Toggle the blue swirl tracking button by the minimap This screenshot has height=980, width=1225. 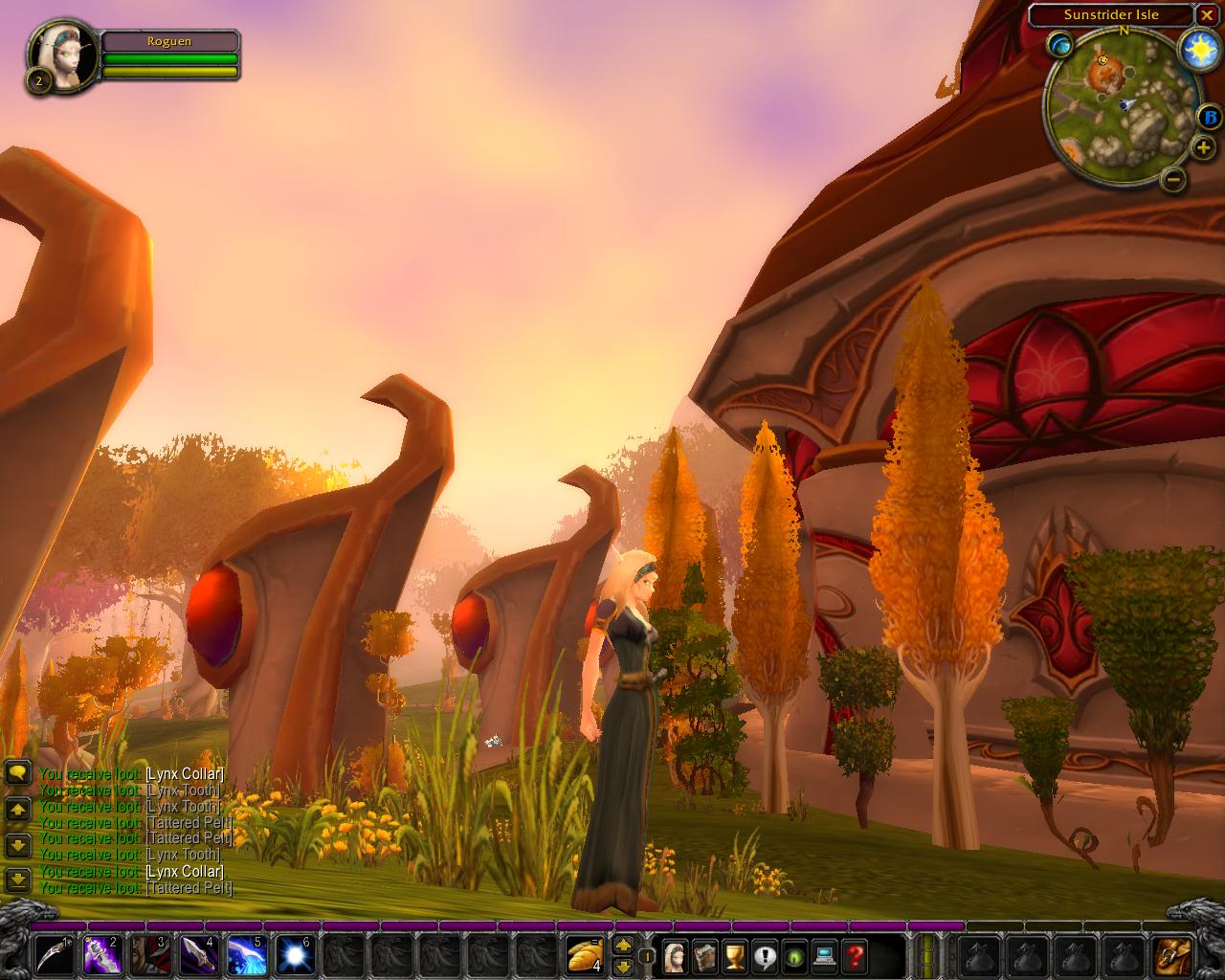pyautogui.click(x=1060, y=44)
